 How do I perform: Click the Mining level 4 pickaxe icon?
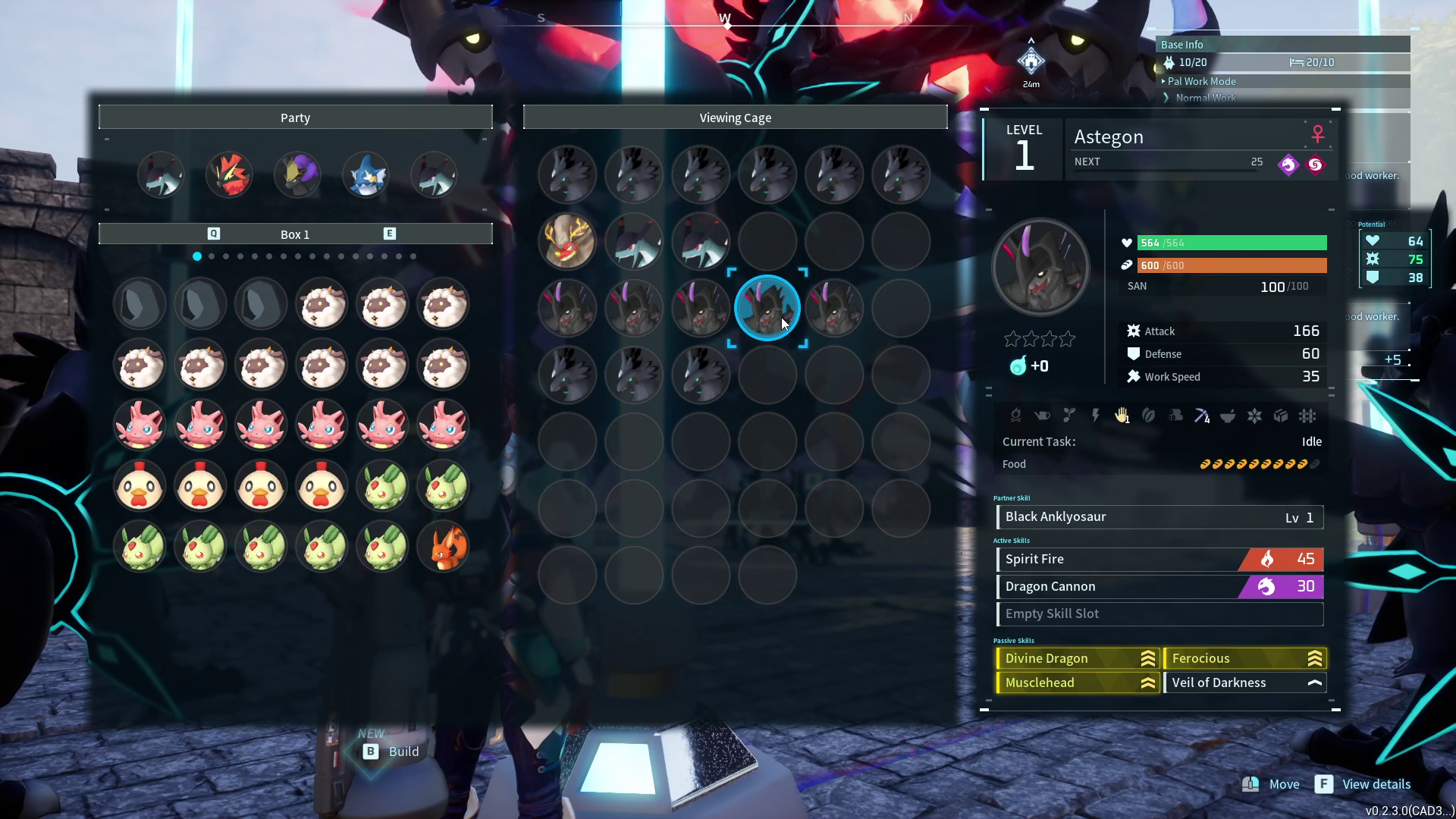[1201, 416]
